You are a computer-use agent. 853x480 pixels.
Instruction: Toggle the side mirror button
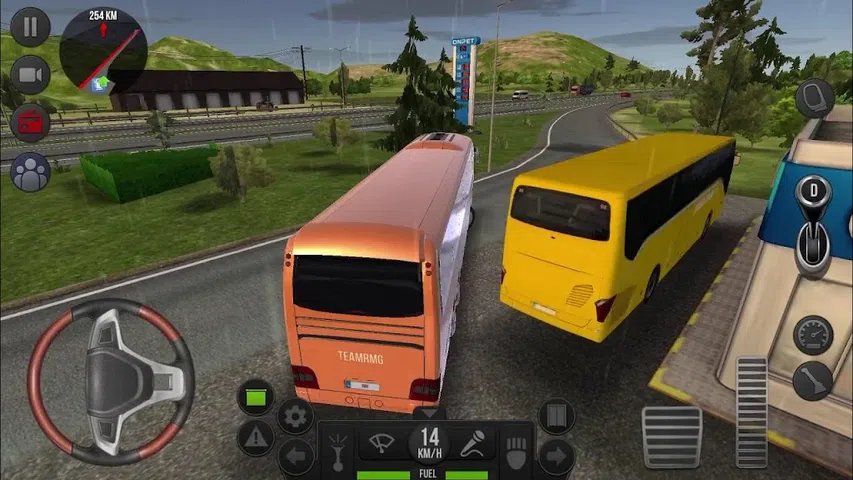pyautogui.click(x=815, y=98)
